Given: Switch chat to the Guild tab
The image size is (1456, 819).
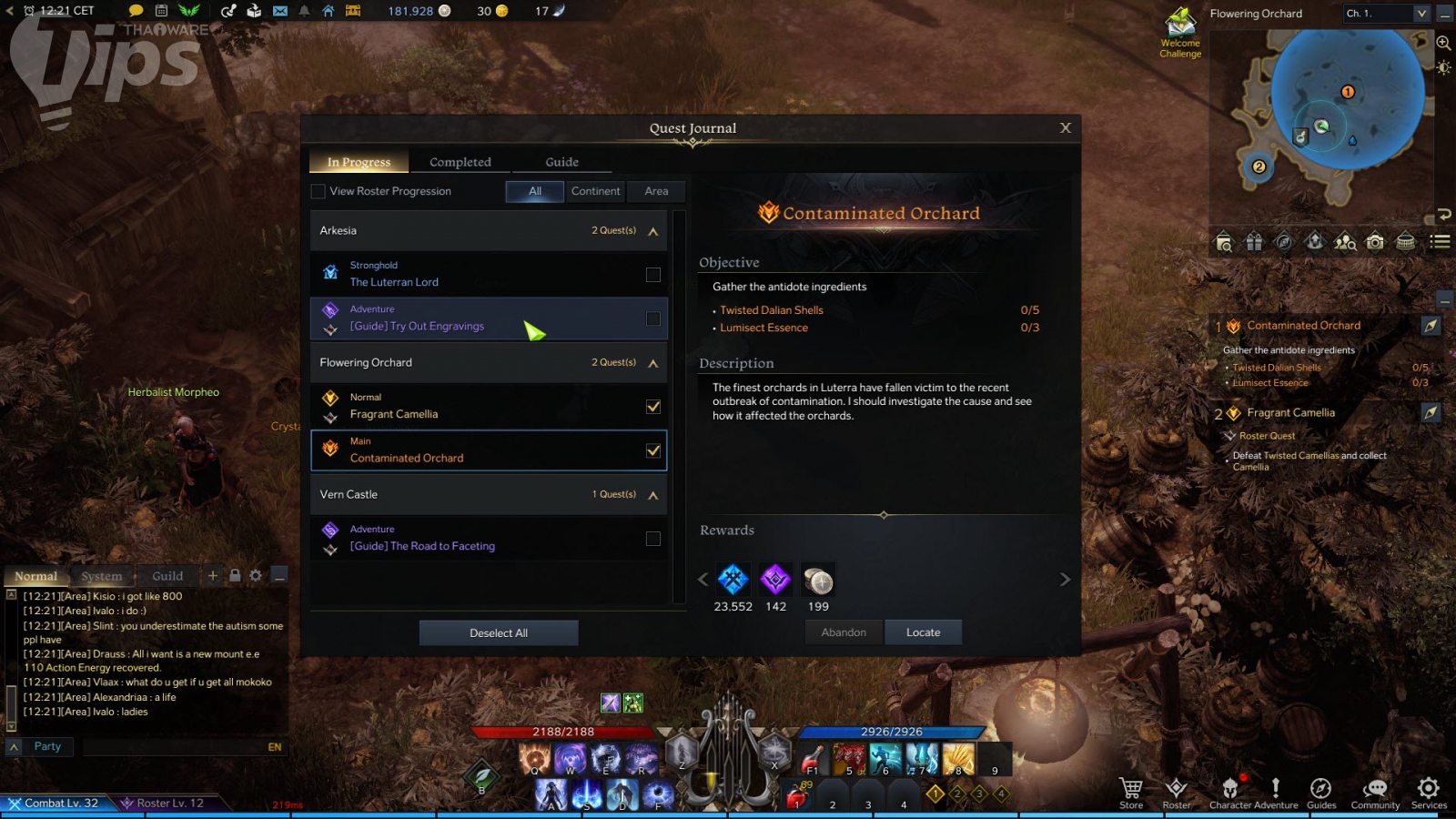Looking at the screenshot, I should (x=167, y=576).
